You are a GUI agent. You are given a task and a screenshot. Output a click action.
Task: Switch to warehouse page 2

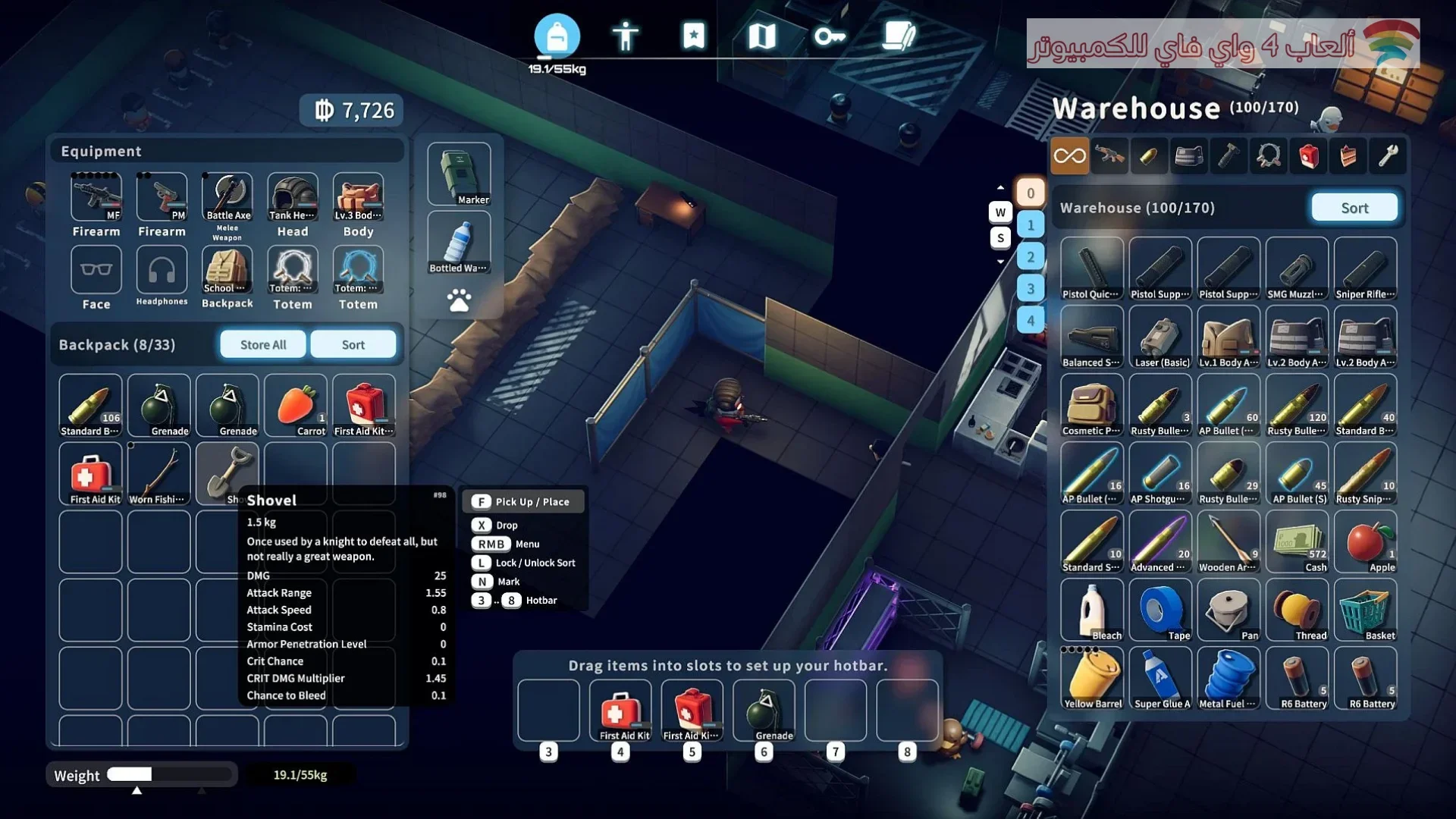tap(1031, 257)
